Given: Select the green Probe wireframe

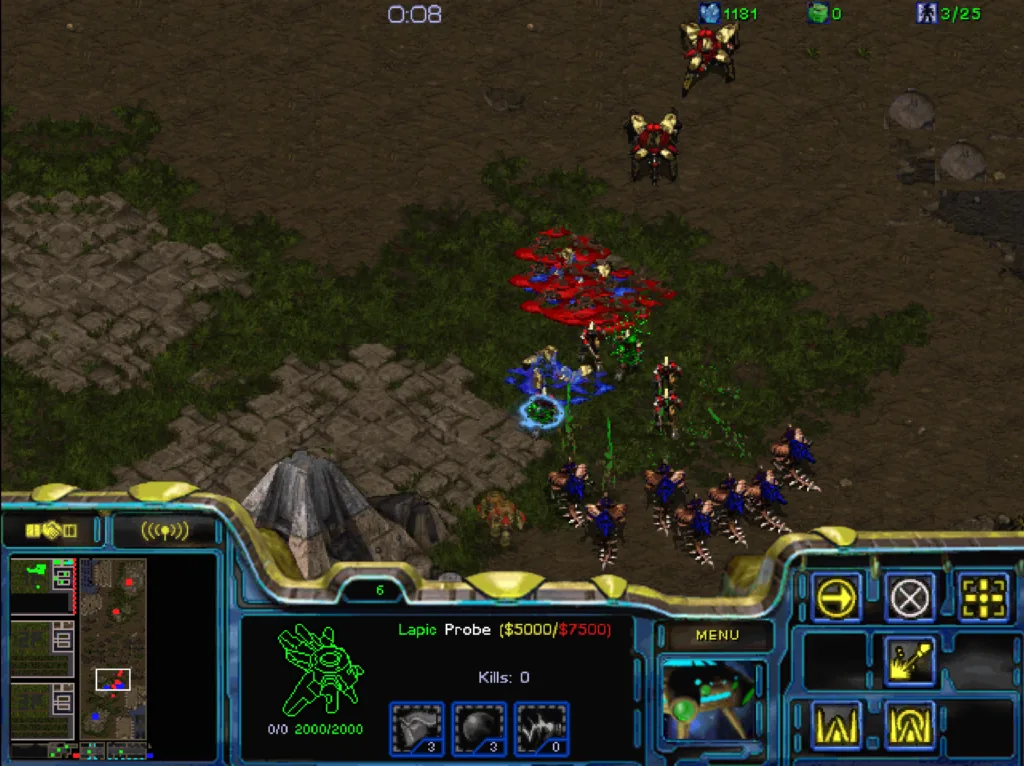Looking at the screenshot, I should click(x=320, y=670).
